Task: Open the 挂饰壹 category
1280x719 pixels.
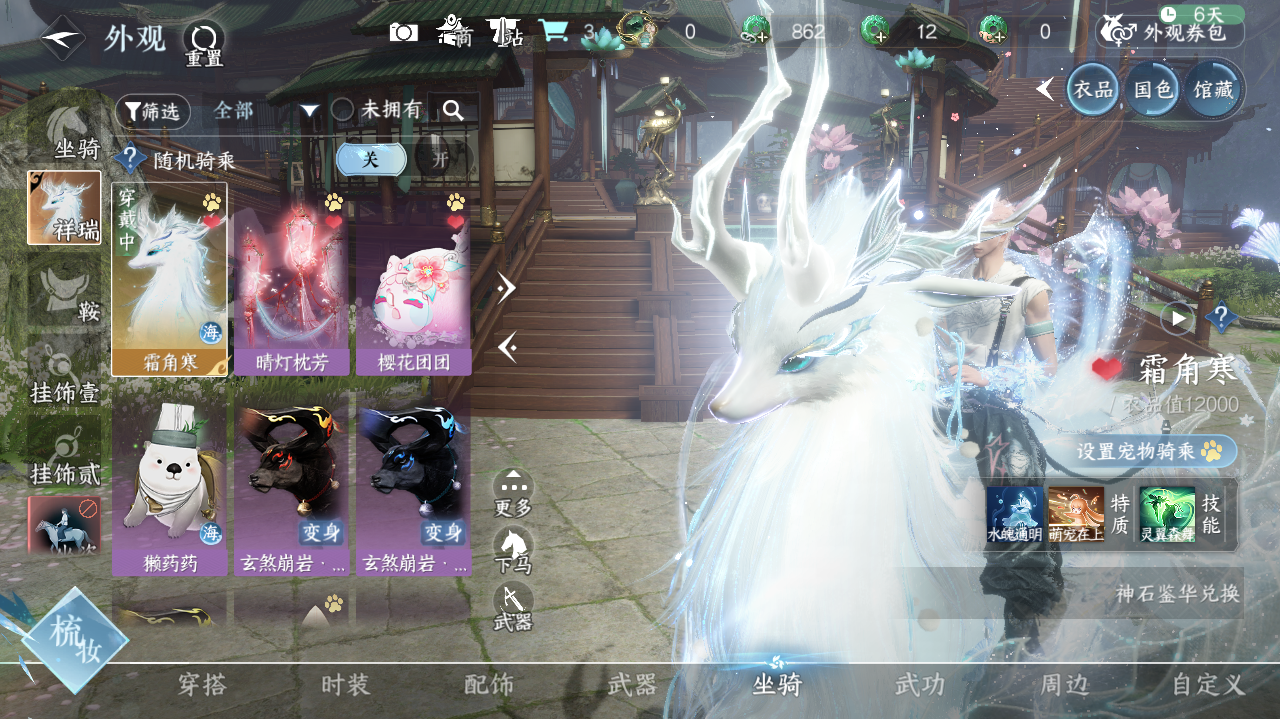Action: click(66, 376)
